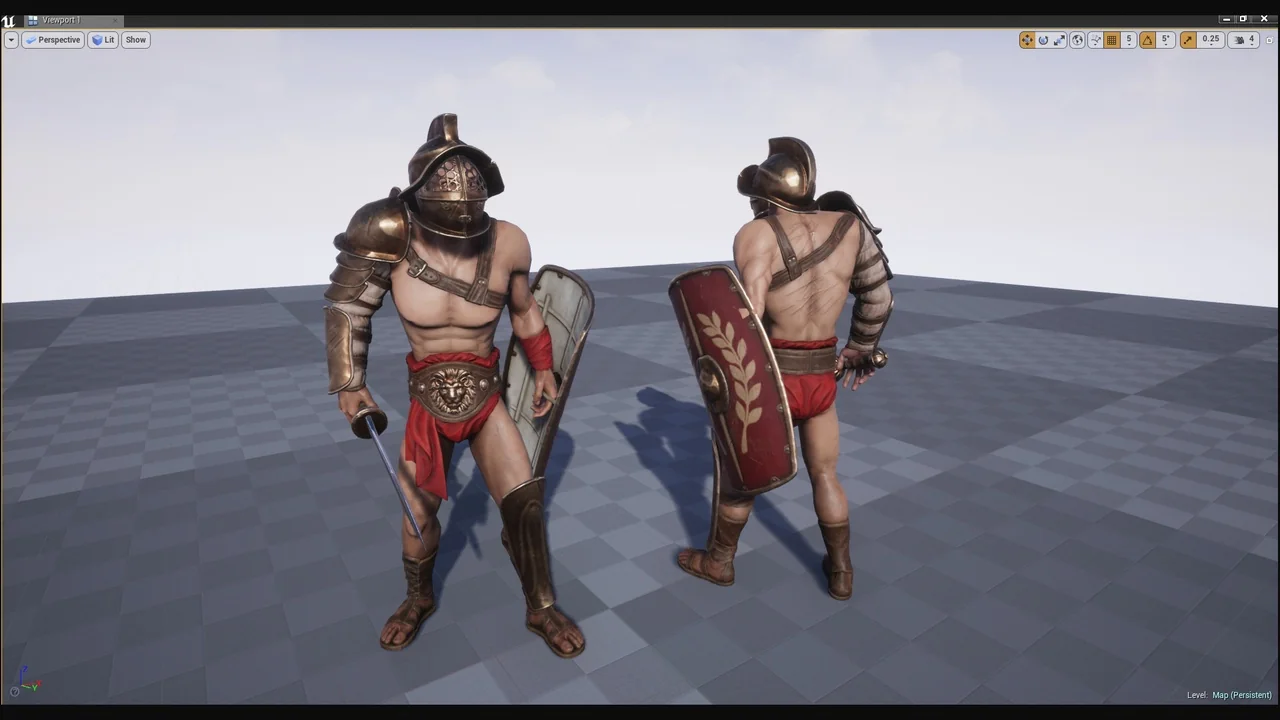Screen dimensions: 1280x720
Task: Select the Move tool in viewport toolbar
Action: [x=1027, y=39]
